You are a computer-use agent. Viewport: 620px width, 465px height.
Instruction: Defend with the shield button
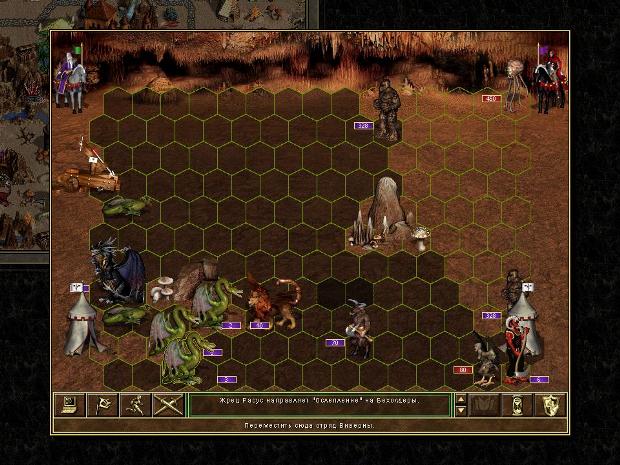point(550,405)
